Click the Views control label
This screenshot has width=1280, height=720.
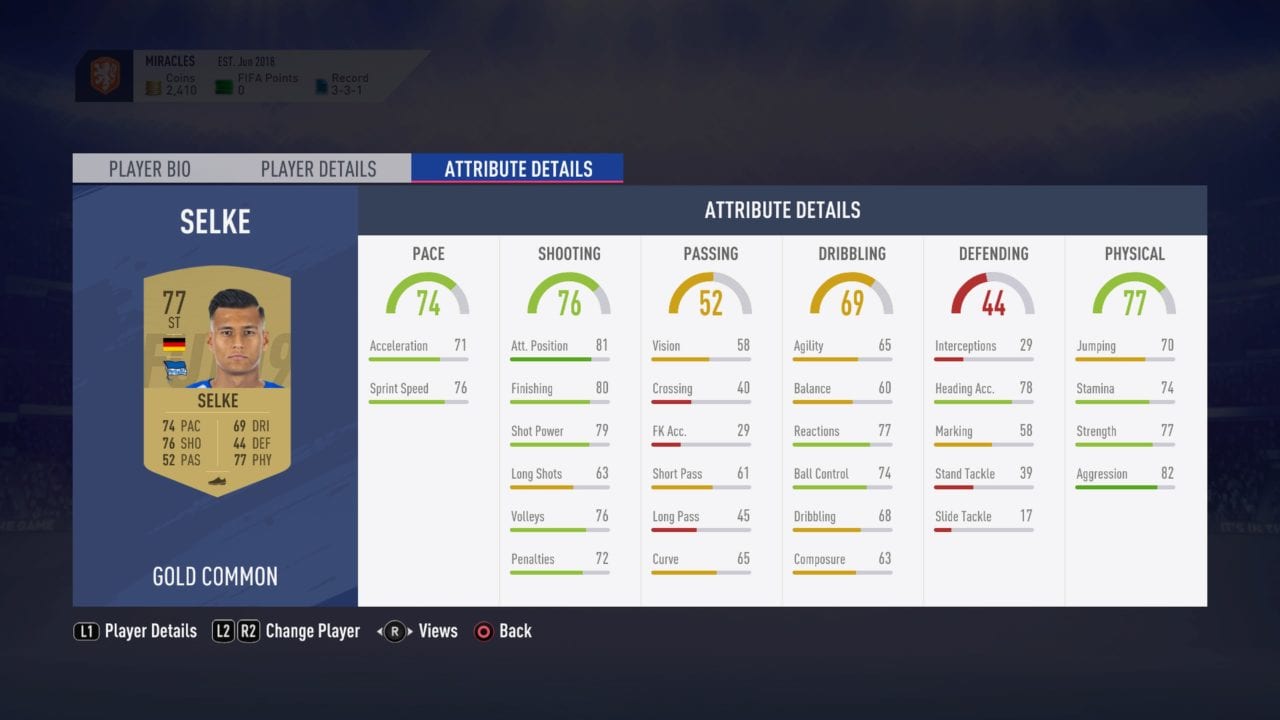coord(437,631)
